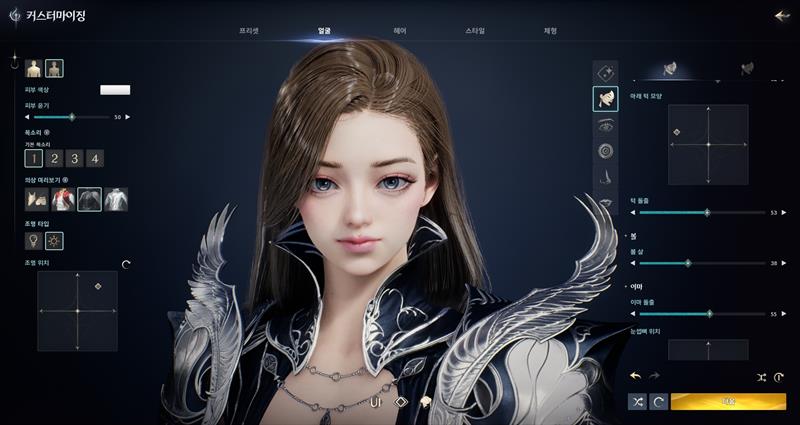
Task: Reset the 조명 위치 lighting position
Action: point(126,264)
